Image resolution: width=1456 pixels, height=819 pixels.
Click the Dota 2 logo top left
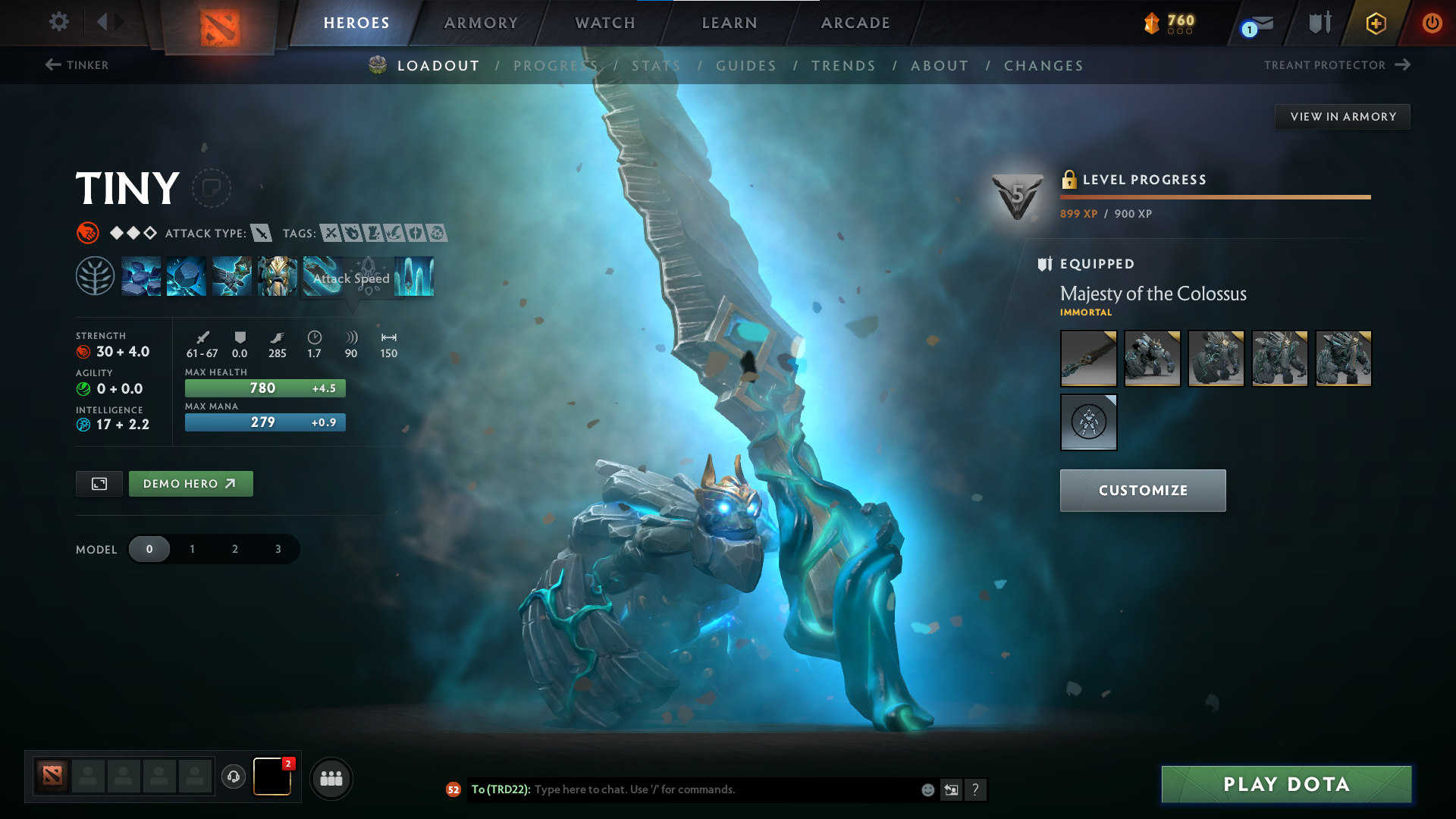click(x=218, y=26)
